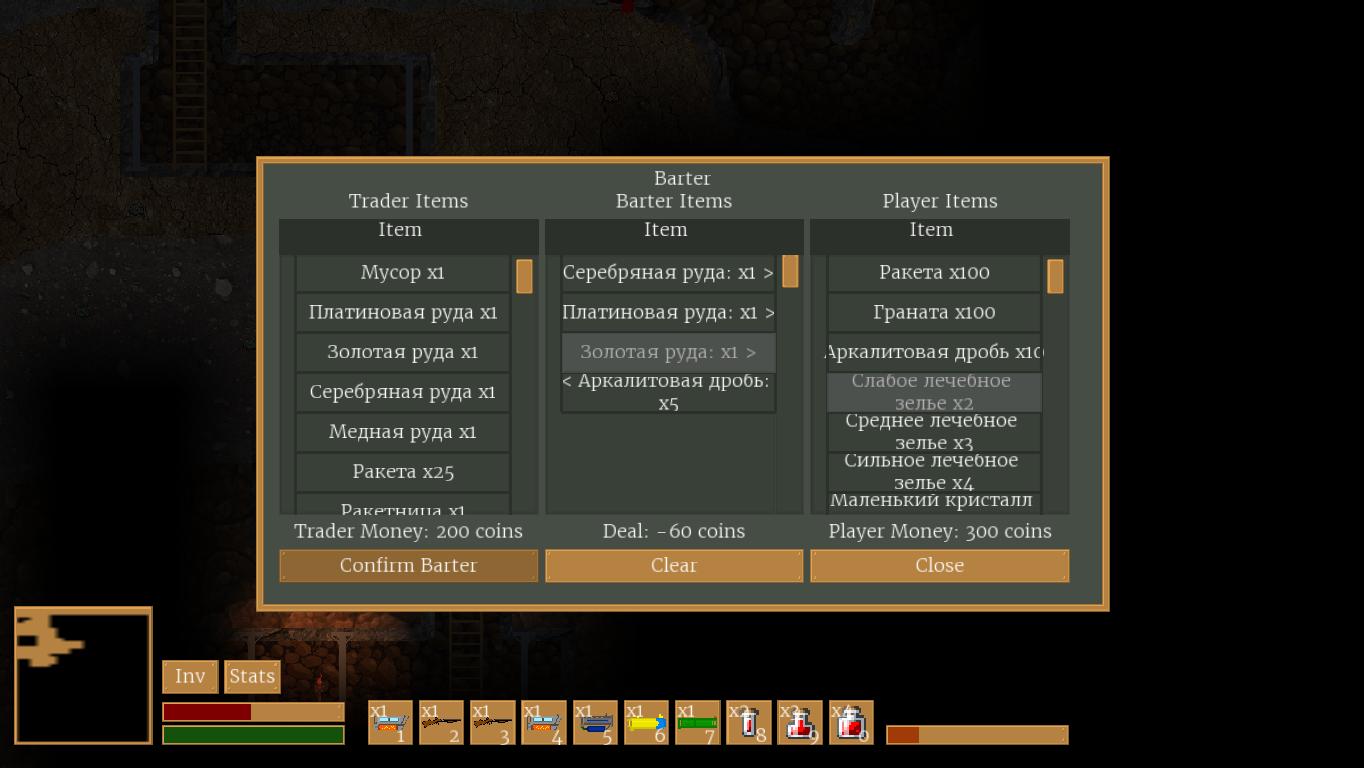1364x768 pixels.
Task: Clear the barter items list
Action: coord(673,565)
